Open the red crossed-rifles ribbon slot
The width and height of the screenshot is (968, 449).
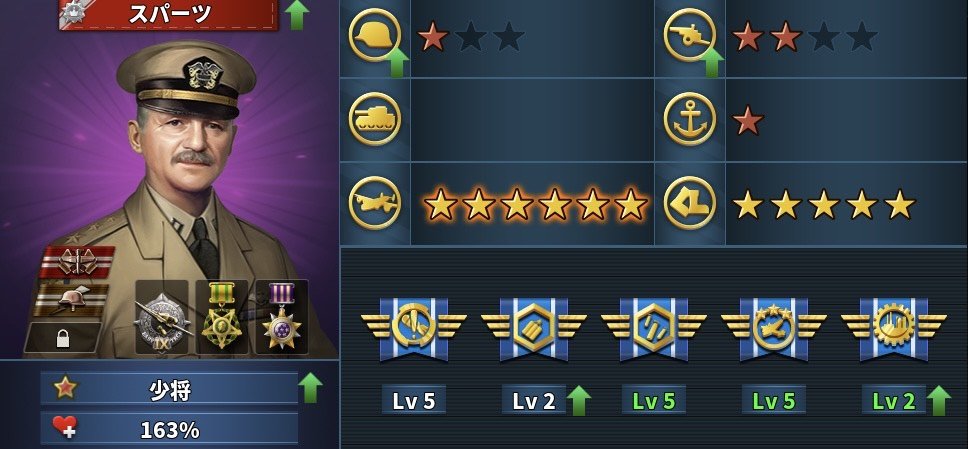tap(77, 263)
